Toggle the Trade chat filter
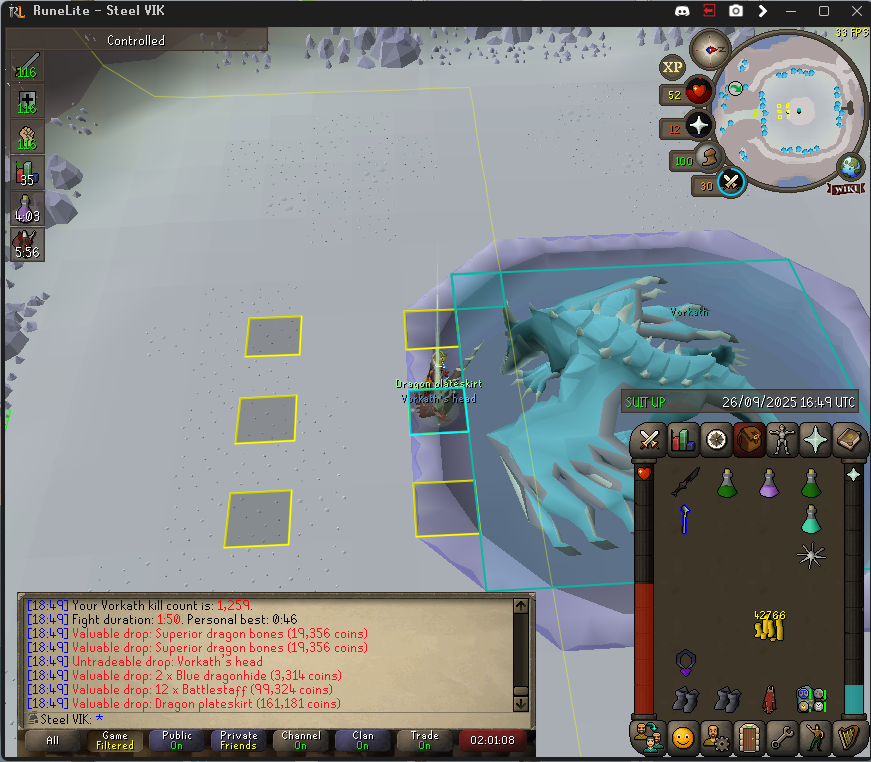 point(424,741)
